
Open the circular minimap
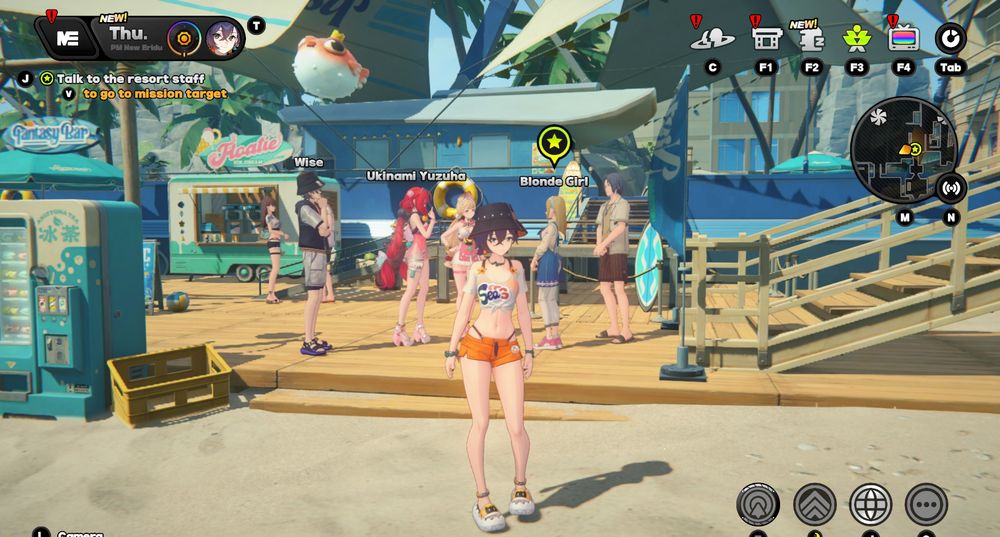pos(903,150)
